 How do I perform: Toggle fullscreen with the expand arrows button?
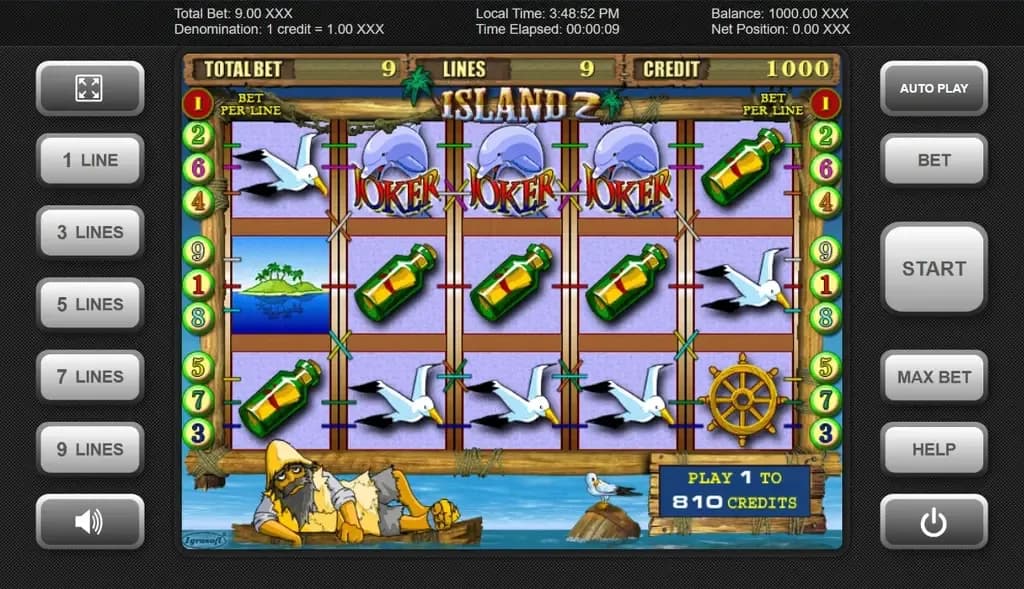[x=90, y=88]
